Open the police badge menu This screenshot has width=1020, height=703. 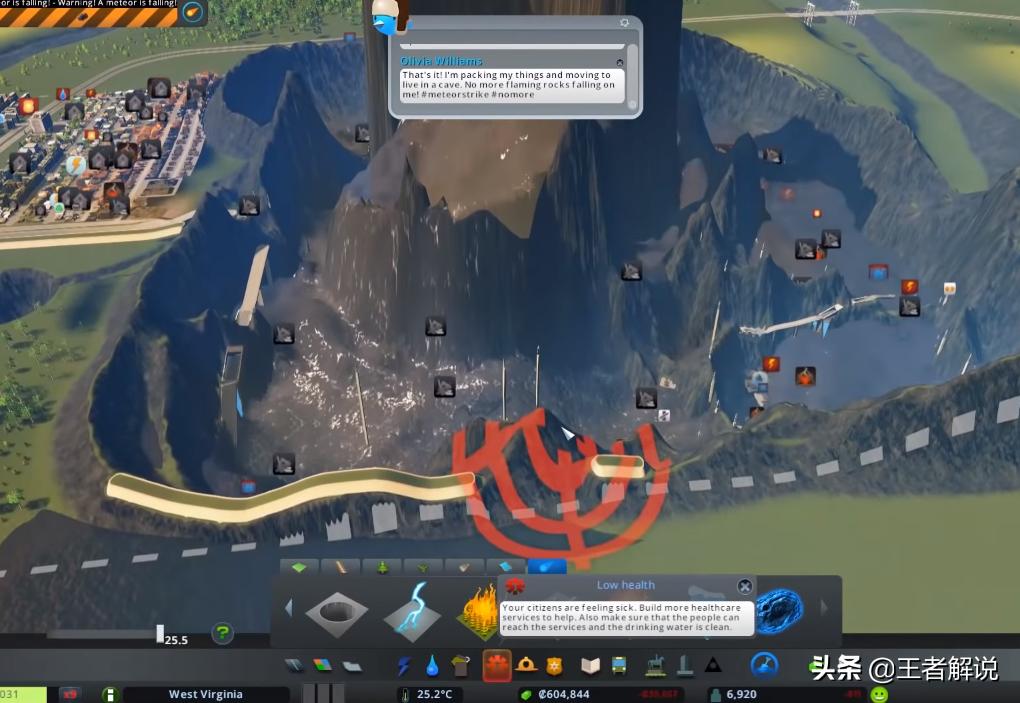(554, 666)
